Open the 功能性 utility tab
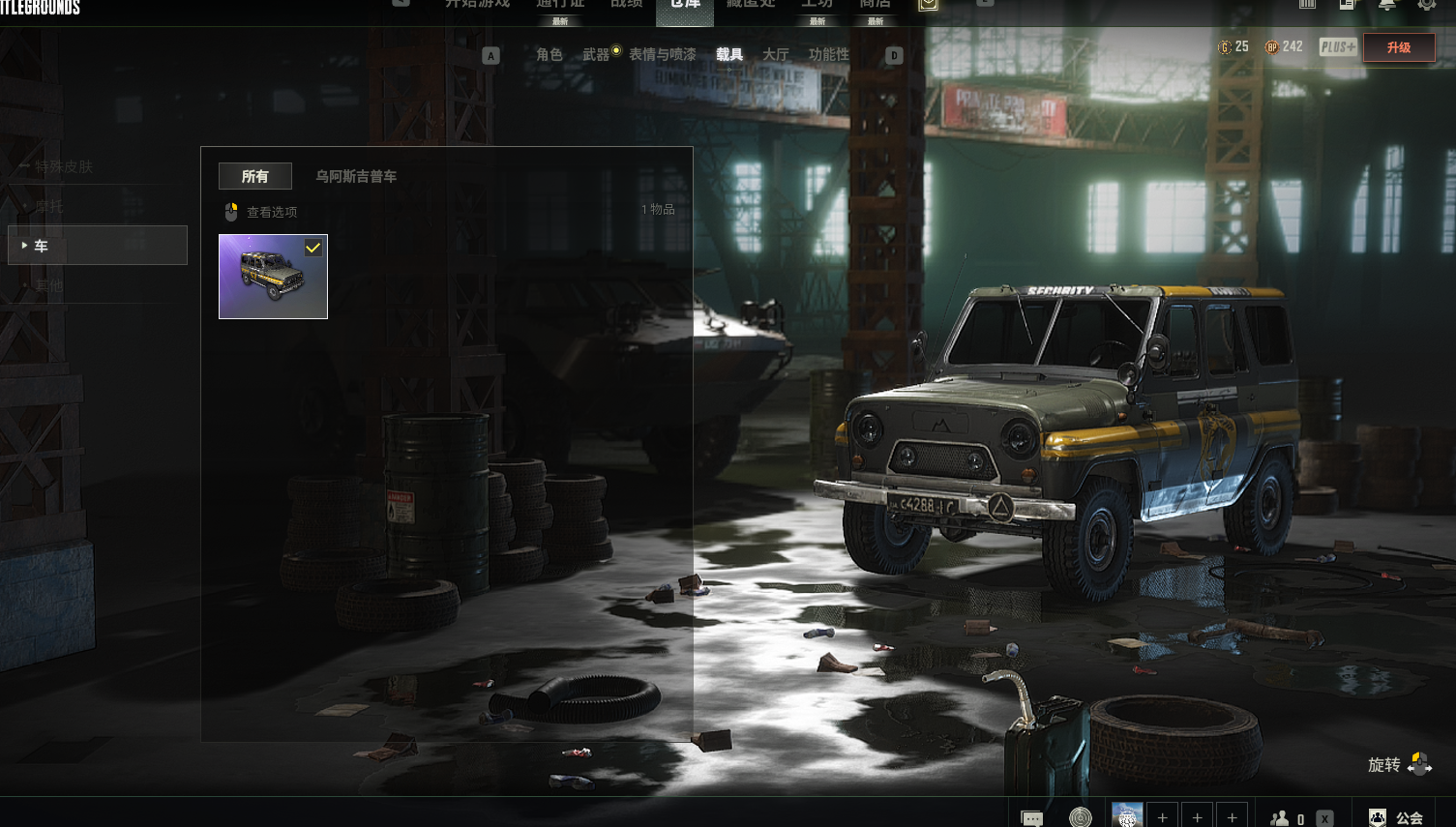This screenshot has height=827, width=1456. point(828,55)
